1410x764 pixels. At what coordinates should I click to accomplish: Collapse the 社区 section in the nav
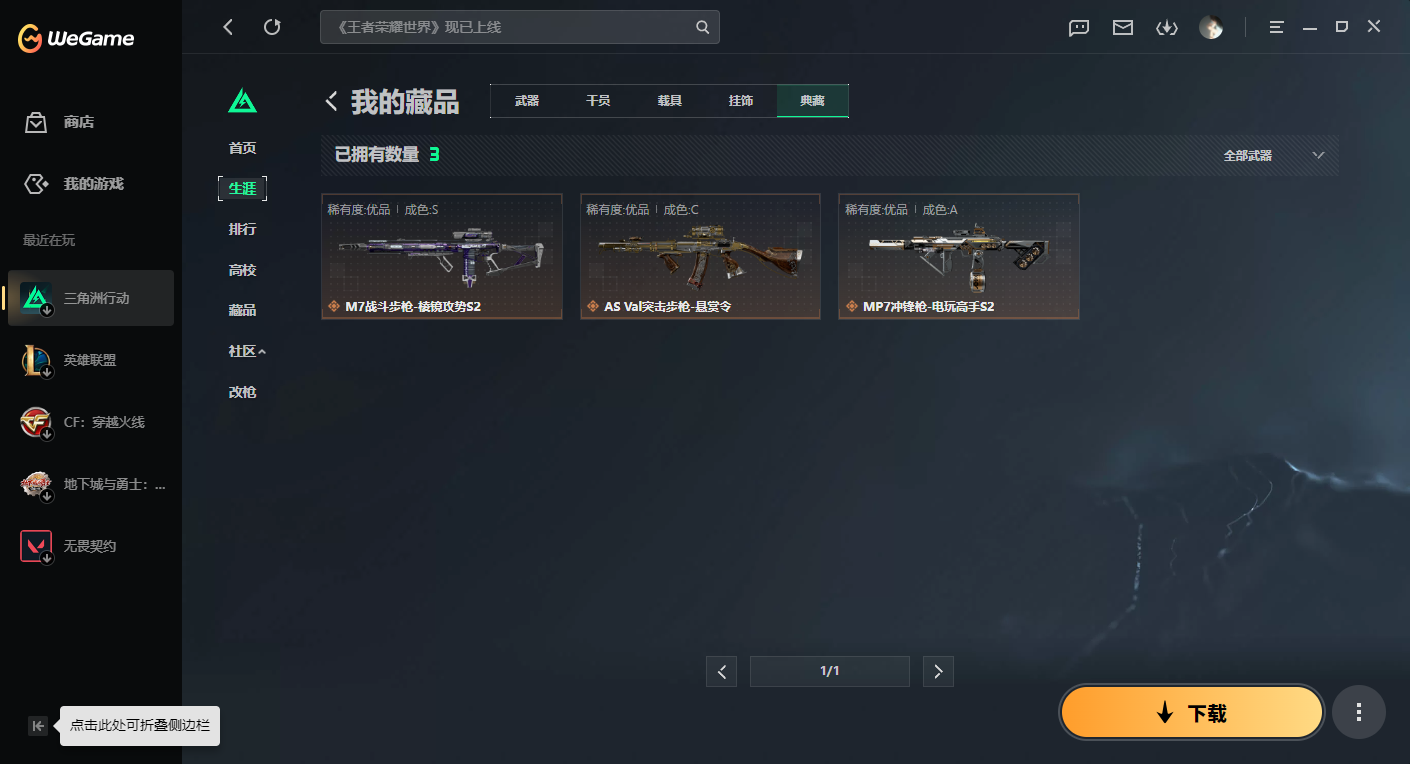pos(243,350)
